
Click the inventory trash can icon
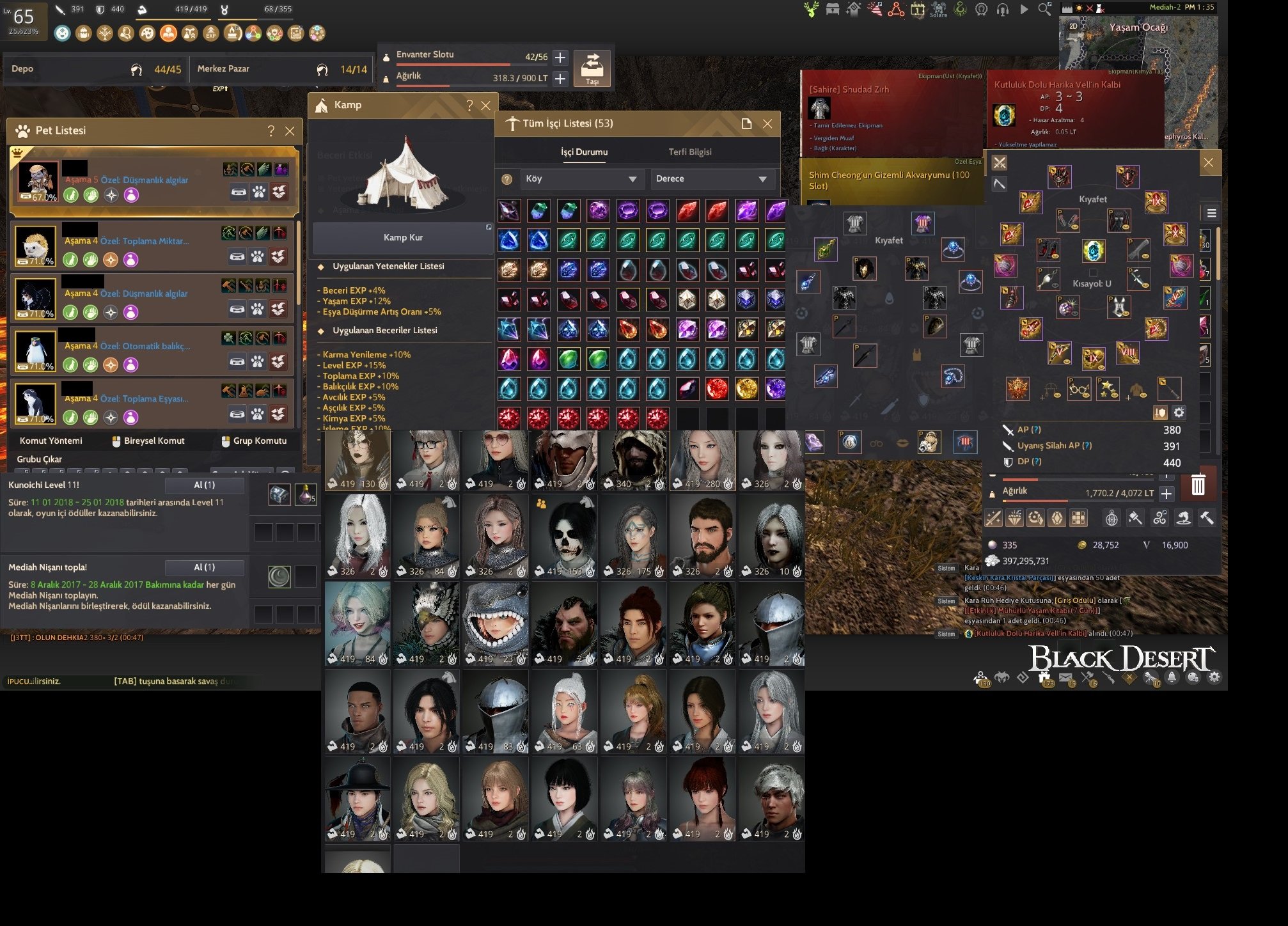[x=1198, y=485]
